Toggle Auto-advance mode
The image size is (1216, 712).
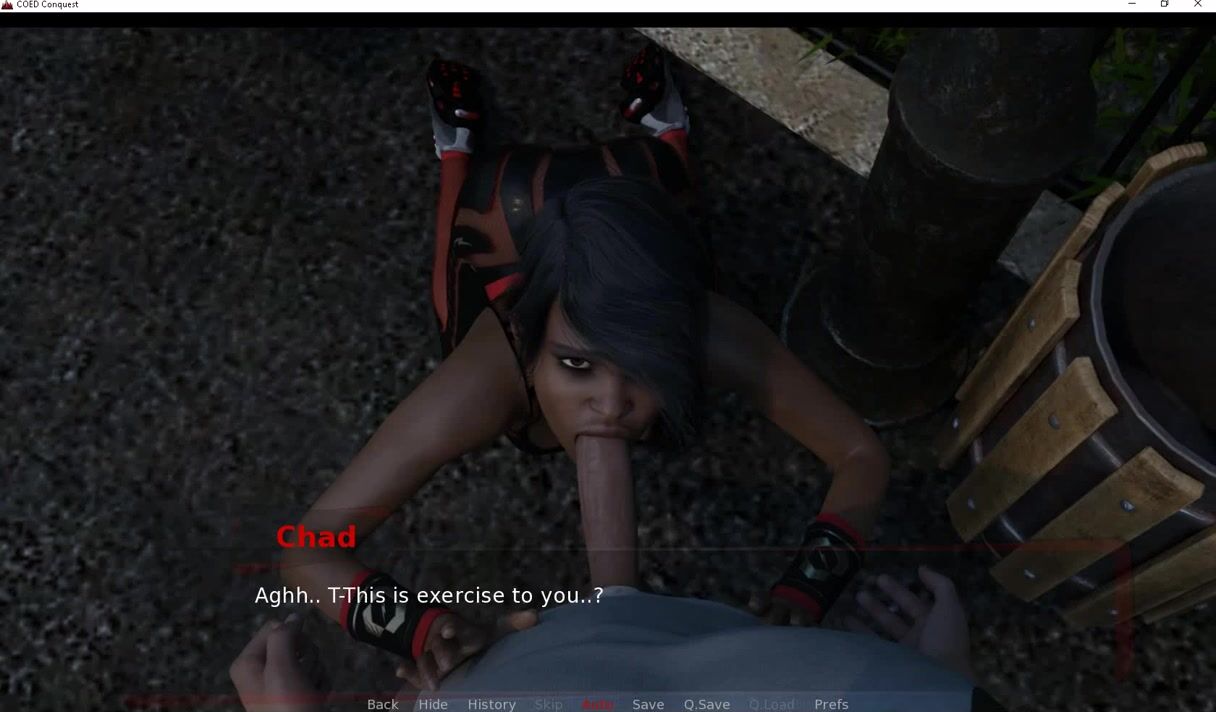tap(597, 704)
